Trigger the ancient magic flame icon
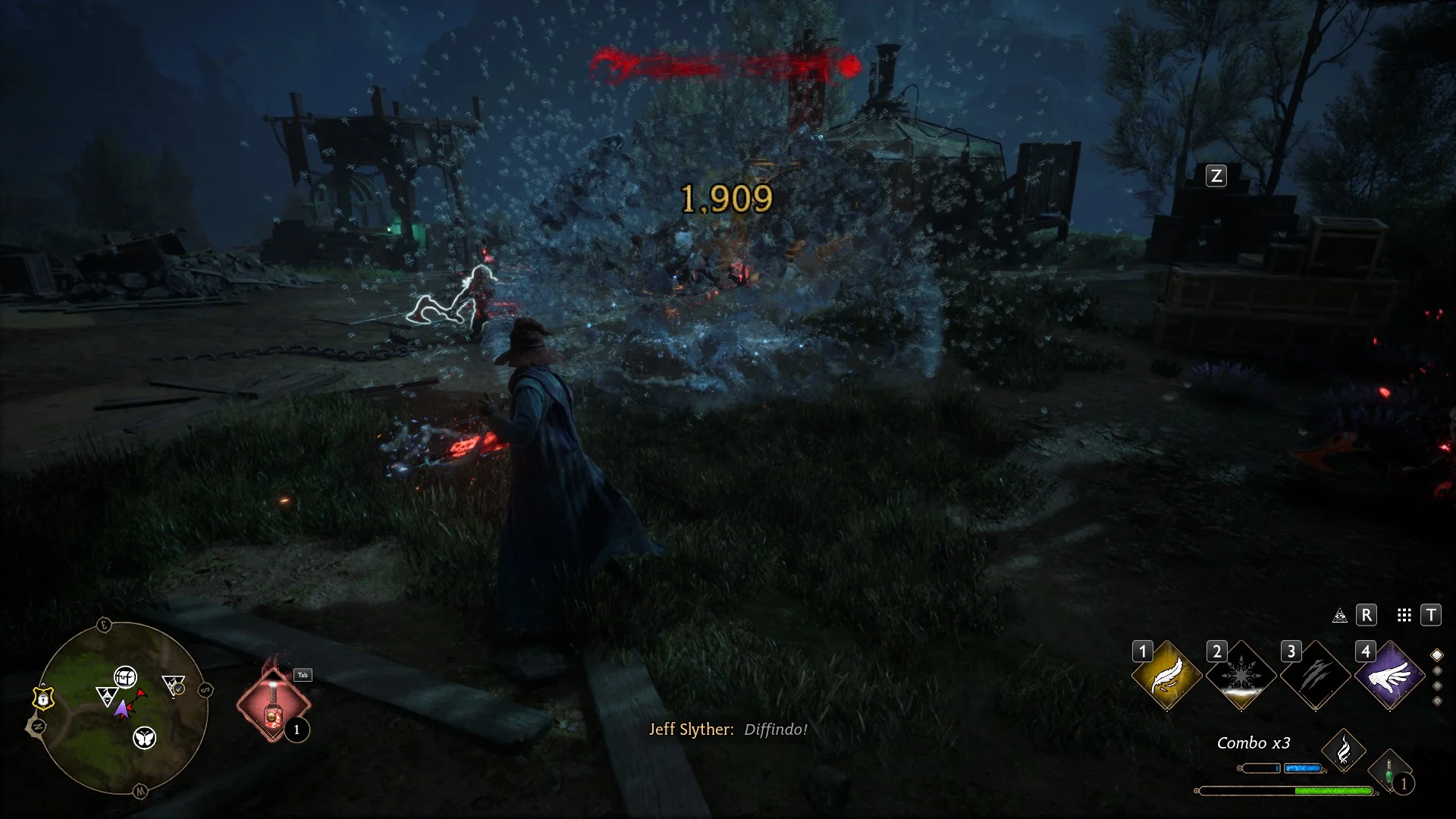Viewport: 1456px width, 819px height. tap(1343, 751)
